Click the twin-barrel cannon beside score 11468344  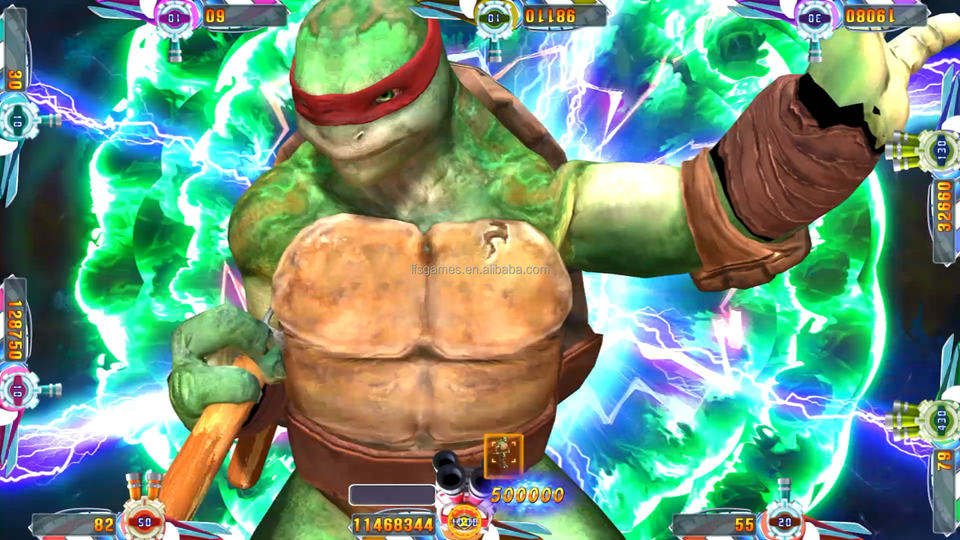point(462,515)
